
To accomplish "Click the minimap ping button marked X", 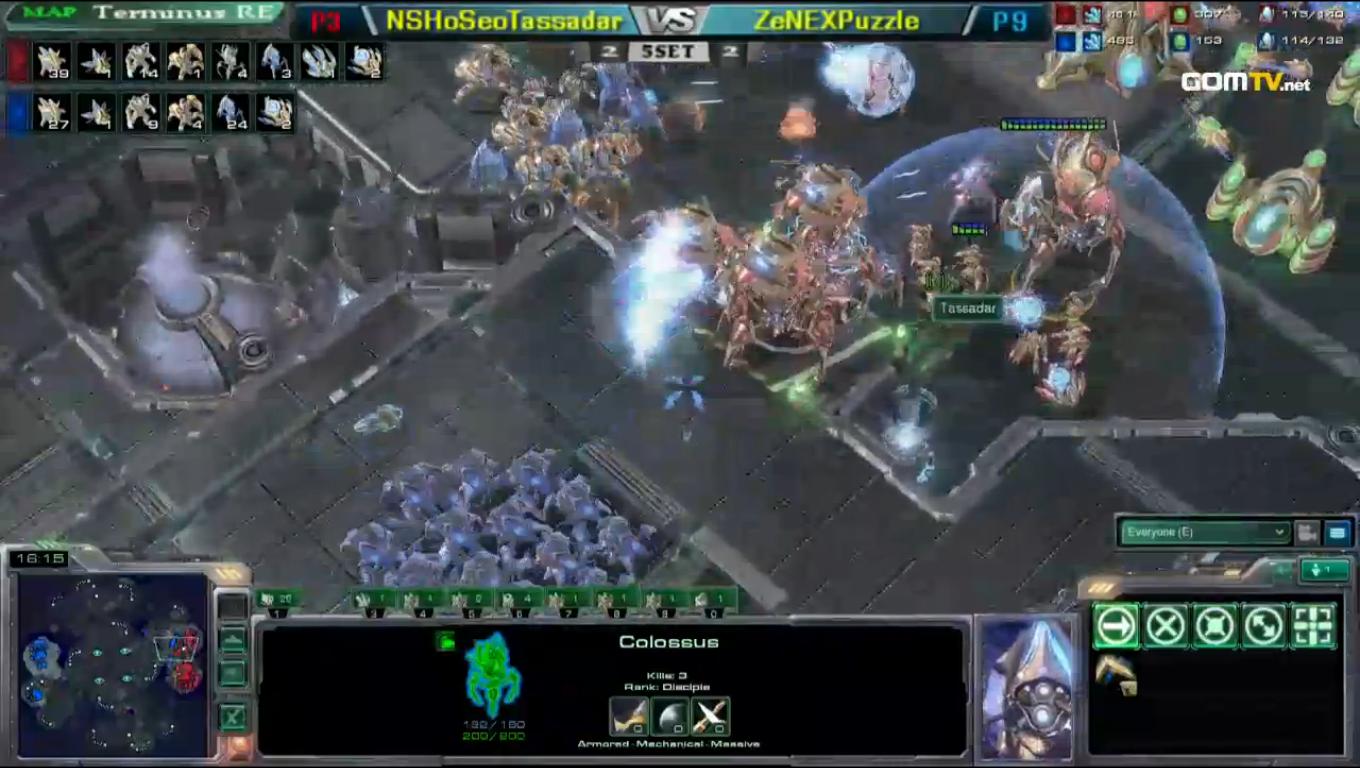I will [233, 716].
